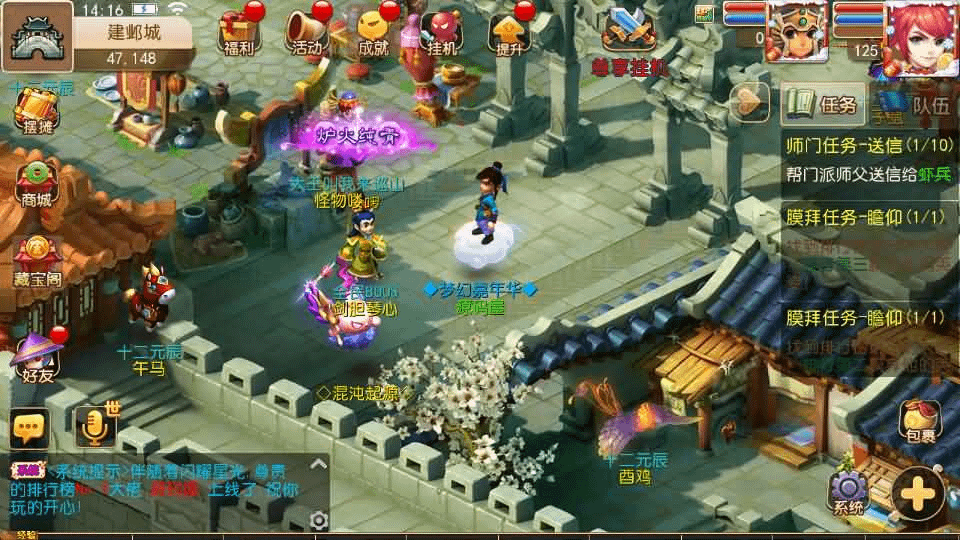
Task: Open the 成就 achievements menu
Action: pyautogui.click(x=373, y=32)
